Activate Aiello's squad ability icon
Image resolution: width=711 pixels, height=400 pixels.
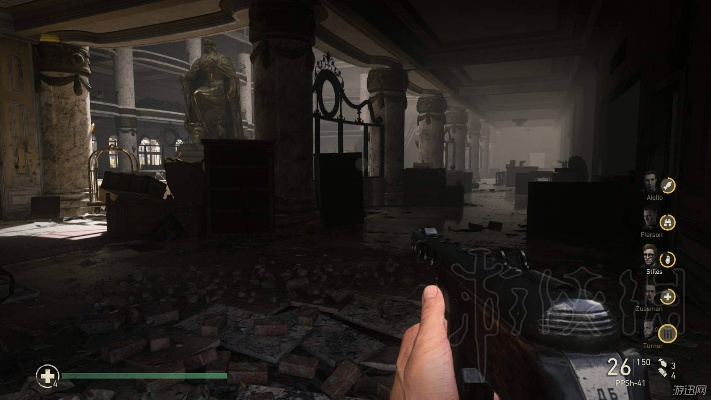(x=668, y=185)
